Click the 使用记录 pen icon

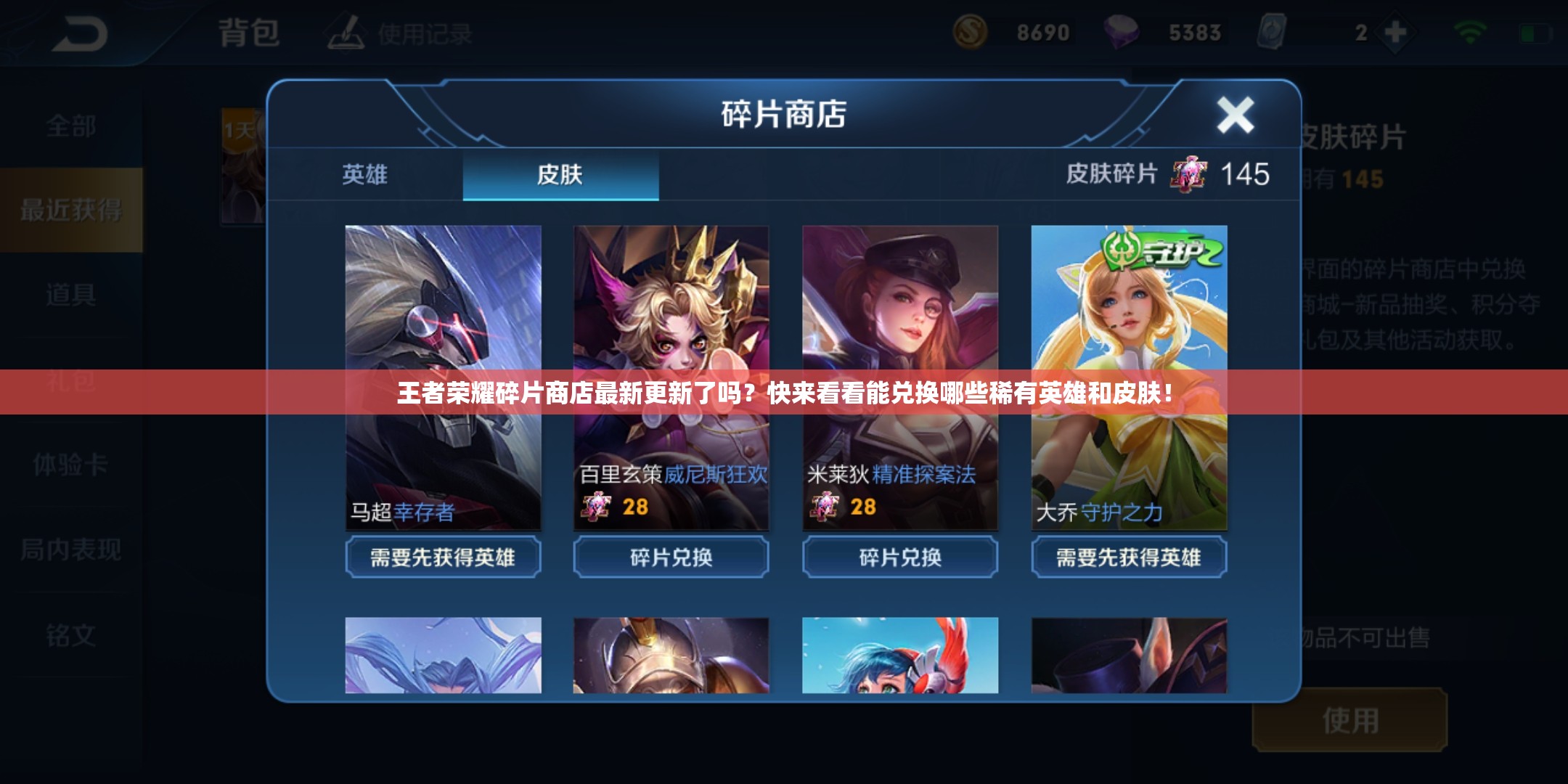coord(345,33)
